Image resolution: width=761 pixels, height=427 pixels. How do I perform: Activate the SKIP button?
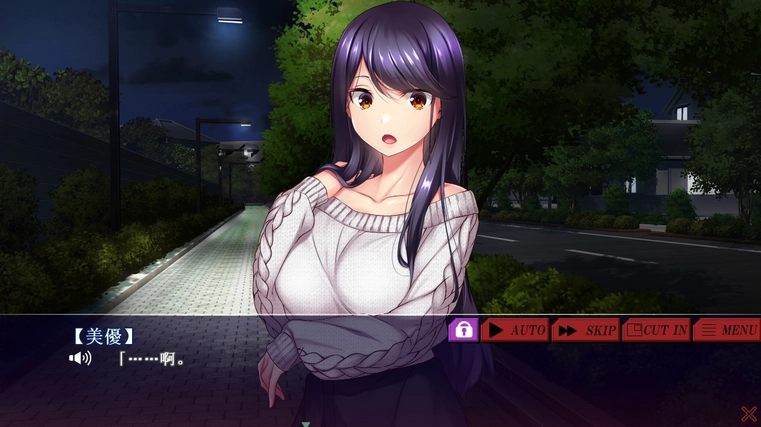pos(585,330)
